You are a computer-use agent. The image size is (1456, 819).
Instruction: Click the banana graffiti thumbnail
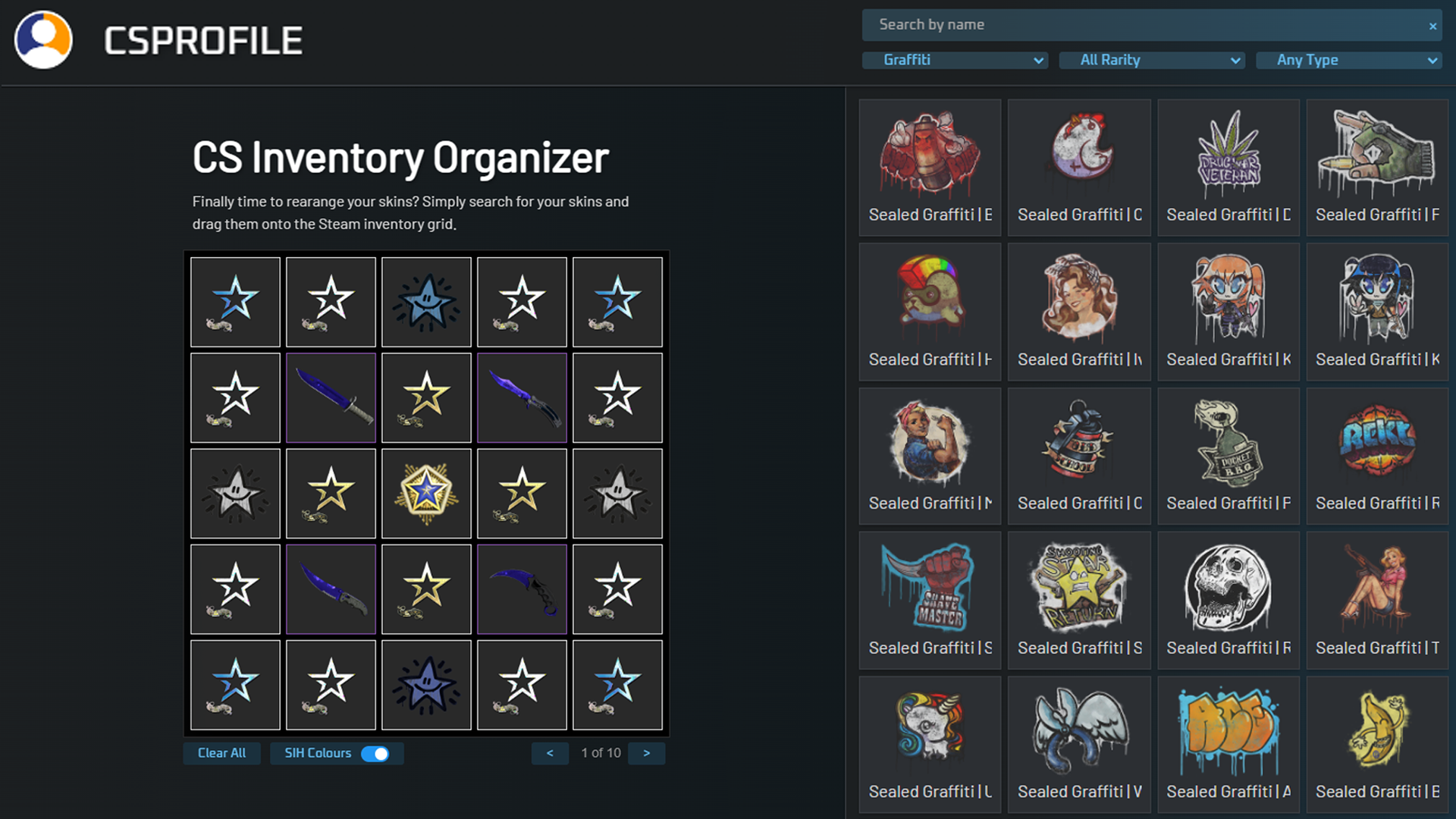(1376, 728)
